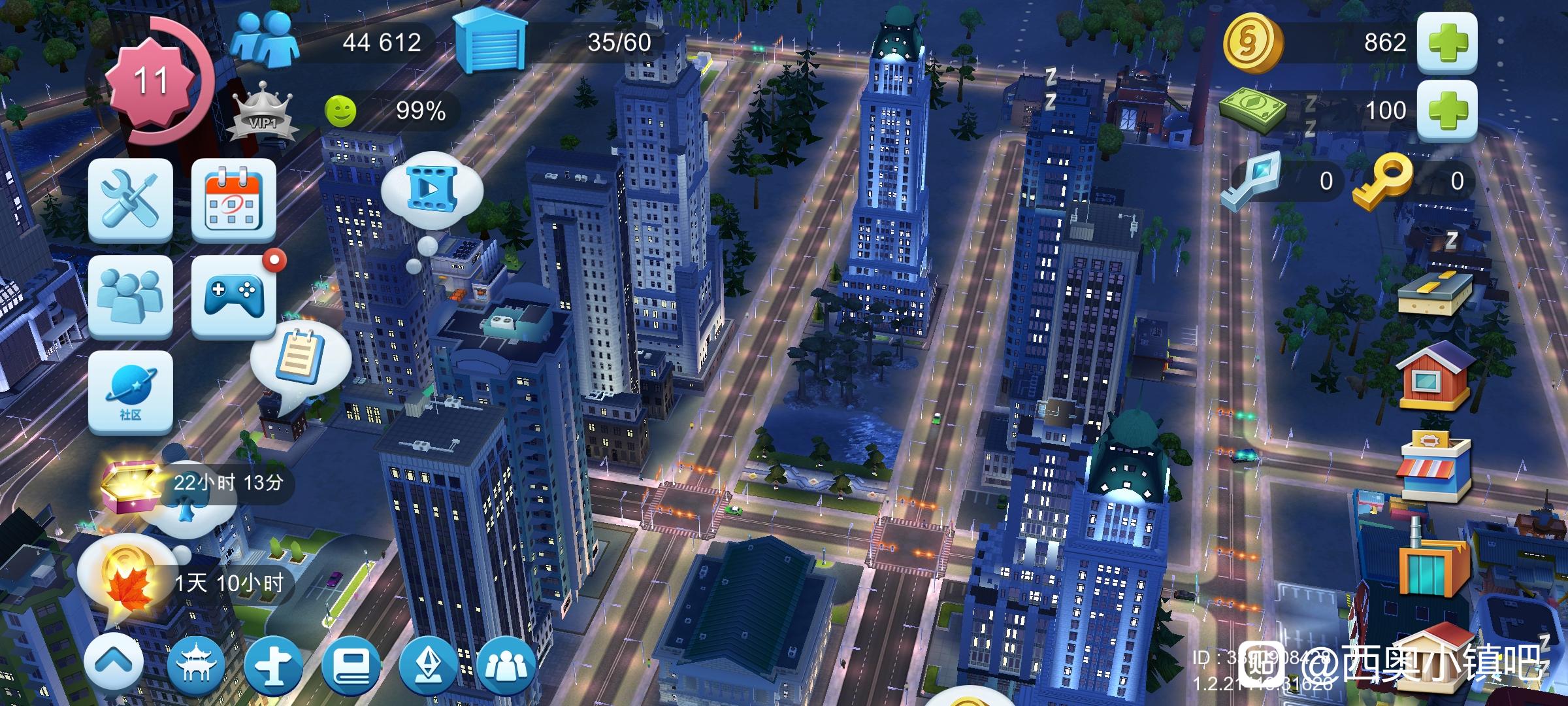Add green cash with the plus button
The width and height of the screenshot is (1568, 706).
(x=1446, y=110)
